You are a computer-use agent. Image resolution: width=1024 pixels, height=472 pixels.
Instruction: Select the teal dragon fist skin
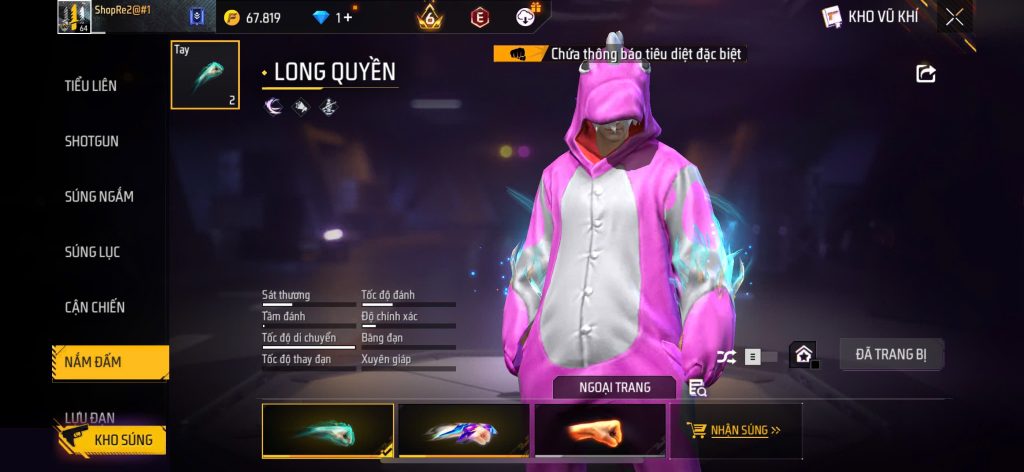pyautogui.click(x=327, y=431)
